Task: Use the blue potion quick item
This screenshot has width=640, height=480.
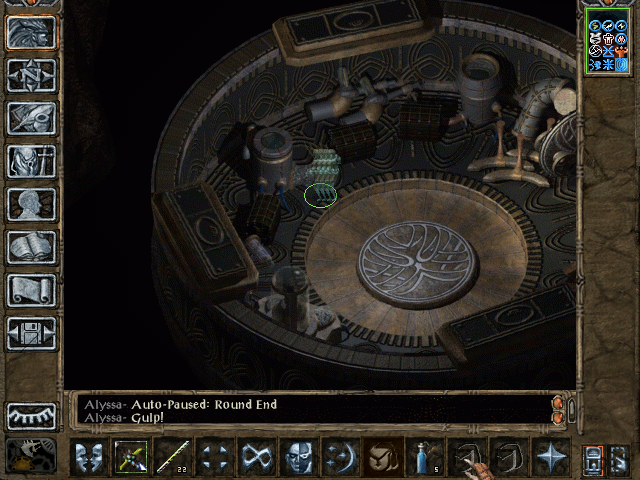Action: 425,457
